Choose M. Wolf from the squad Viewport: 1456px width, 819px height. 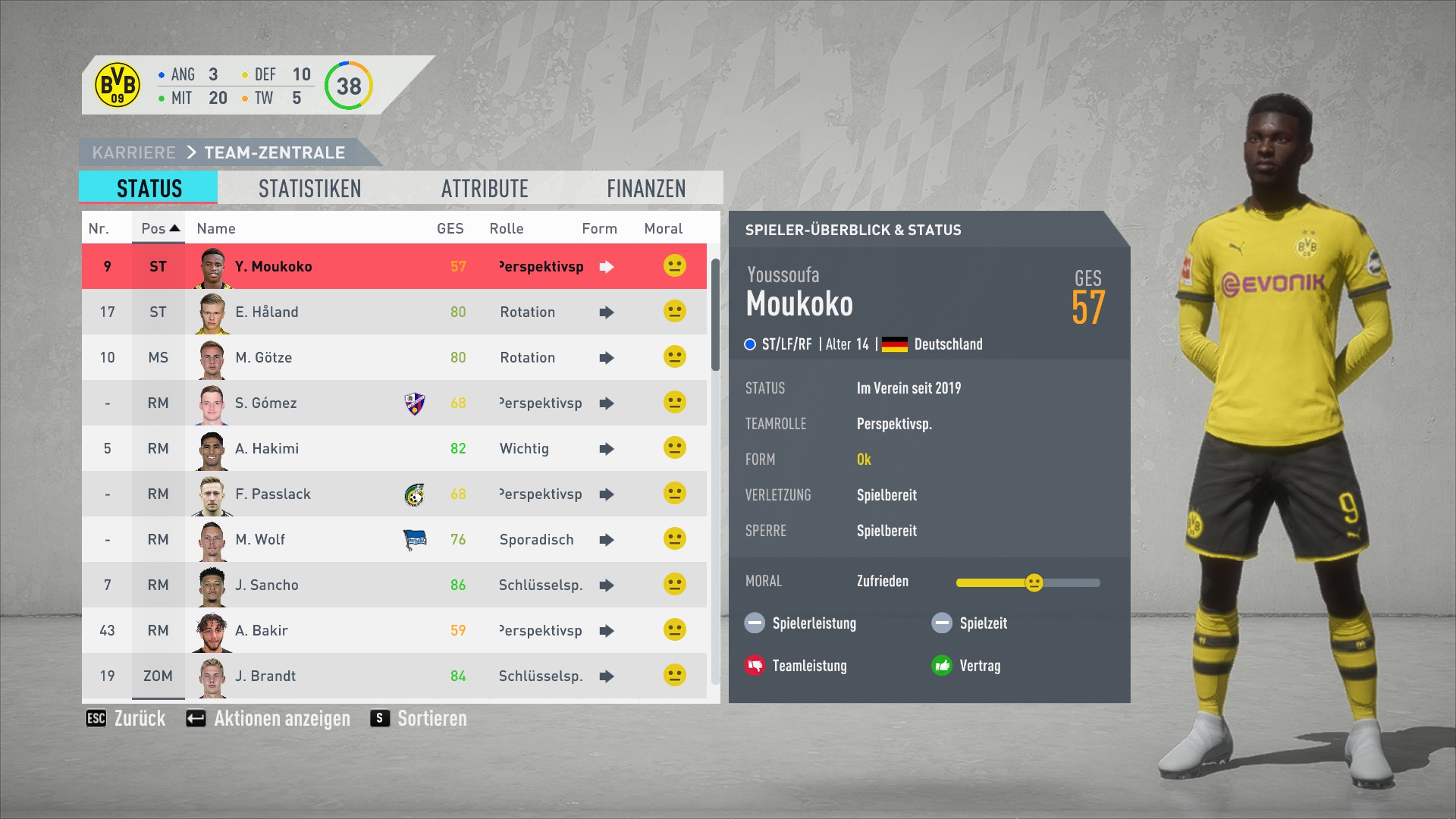click(260, 539)
